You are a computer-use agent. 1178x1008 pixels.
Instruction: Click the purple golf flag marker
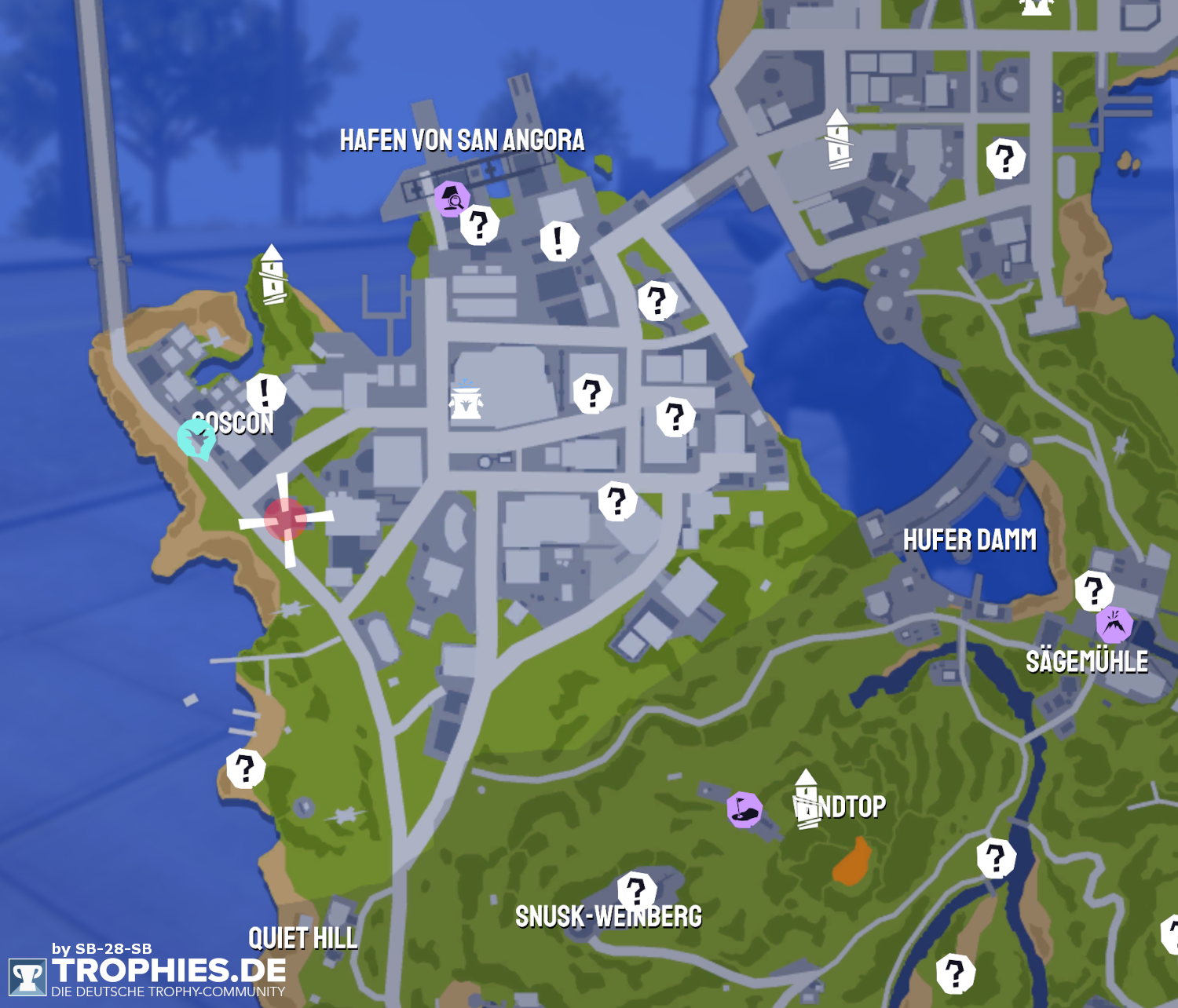coord(744,809)
